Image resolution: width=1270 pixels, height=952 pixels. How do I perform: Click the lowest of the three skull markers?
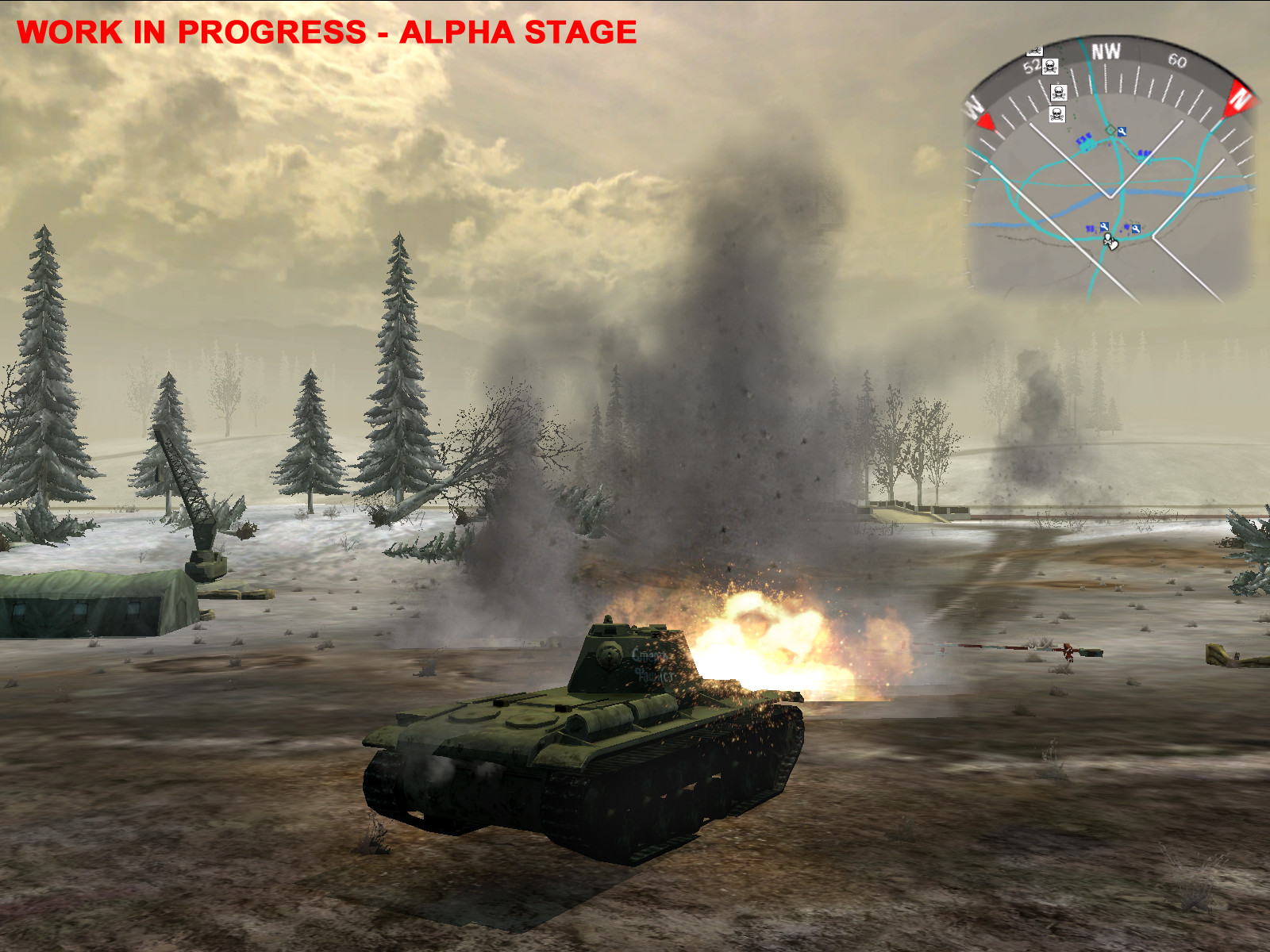(1057, 113)
